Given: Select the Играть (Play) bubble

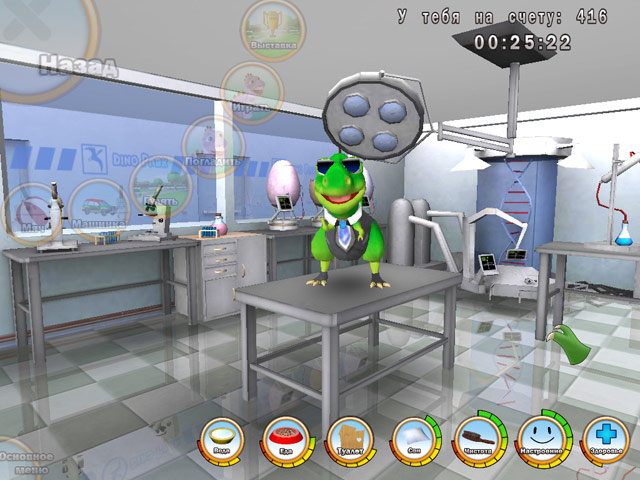Looking at the screenshot, I should tap(252, 91).
